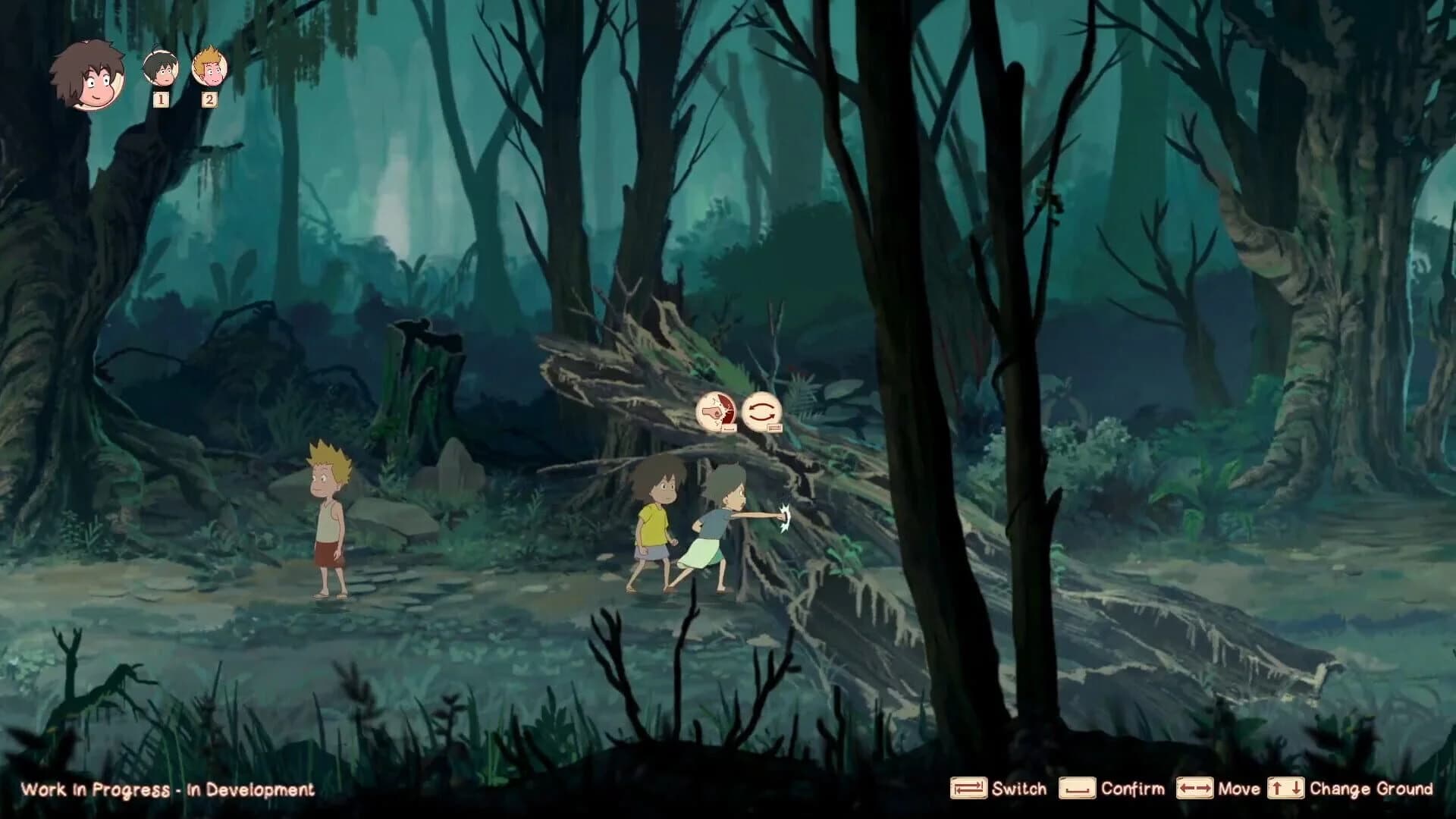Select party member portrait labeled 1
This screenshot has height=819, width=1456.
point(160,72)
